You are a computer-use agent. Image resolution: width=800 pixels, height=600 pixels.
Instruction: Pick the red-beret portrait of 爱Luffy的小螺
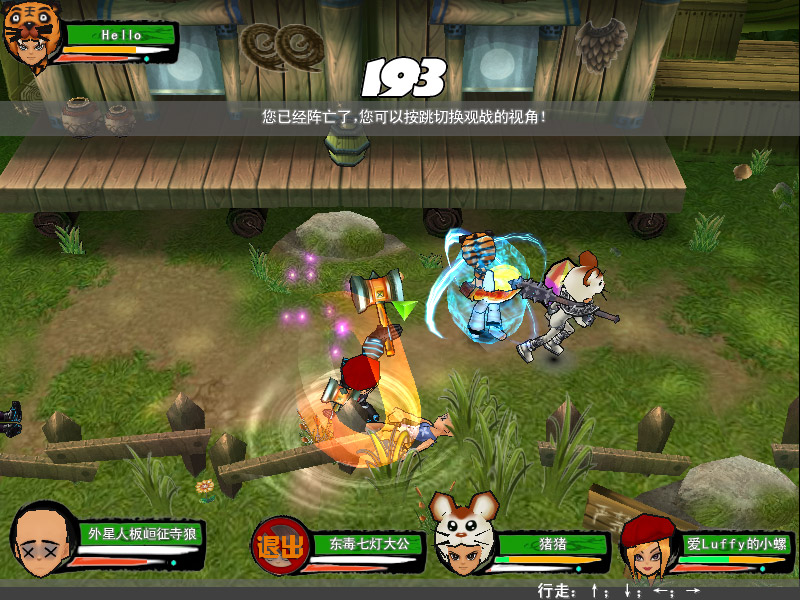point(646,547)
